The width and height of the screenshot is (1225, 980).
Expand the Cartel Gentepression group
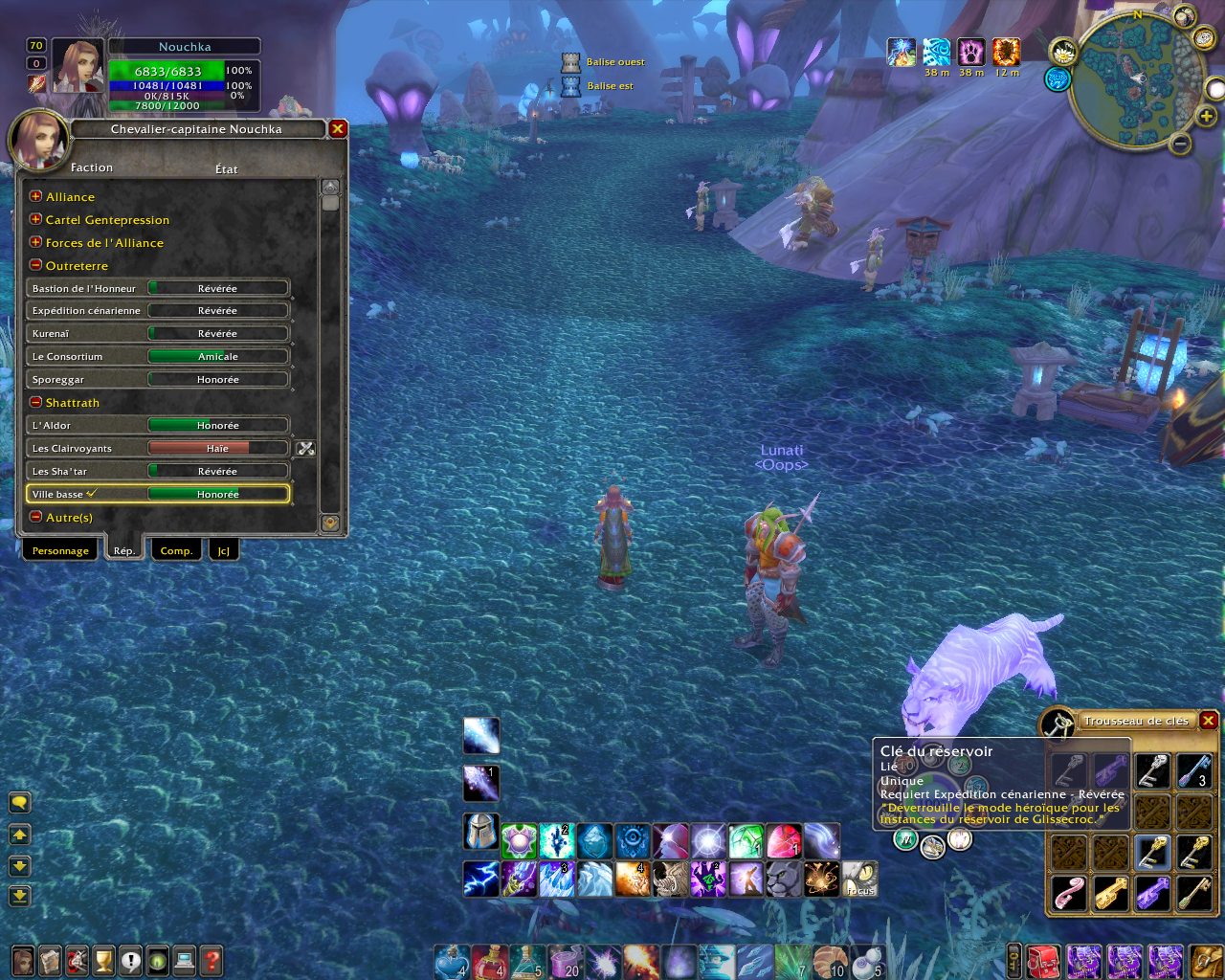pyautogui.click(x=35, y=219)
